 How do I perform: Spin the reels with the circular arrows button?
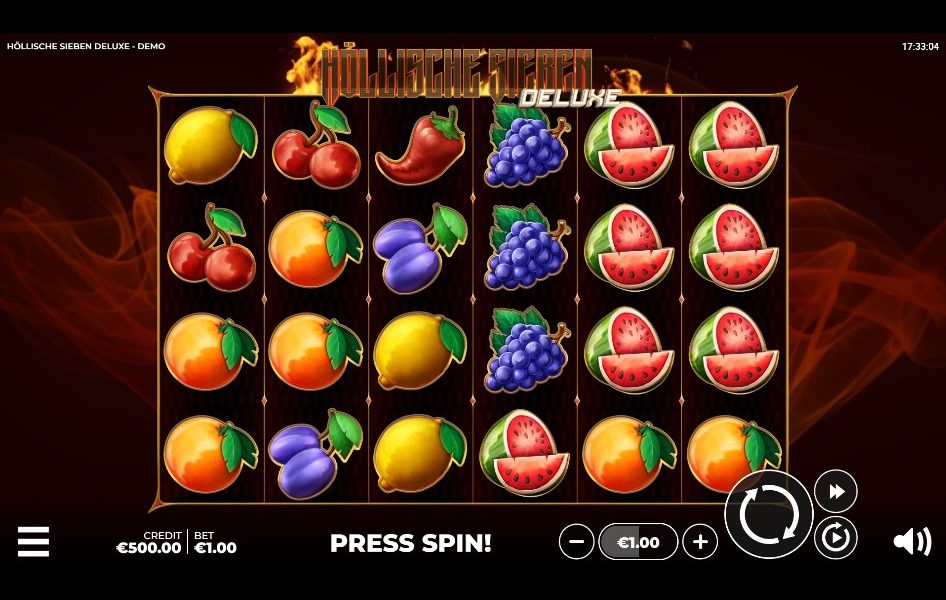[768, 515]
